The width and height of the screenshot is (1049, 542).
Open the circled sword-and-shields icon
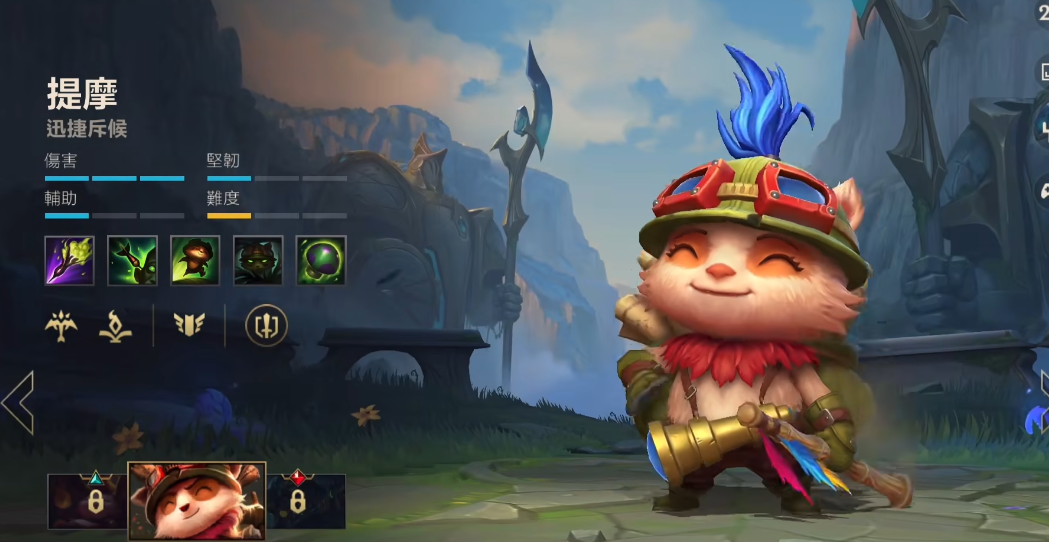pyautogui.click(x=266, y=325)
